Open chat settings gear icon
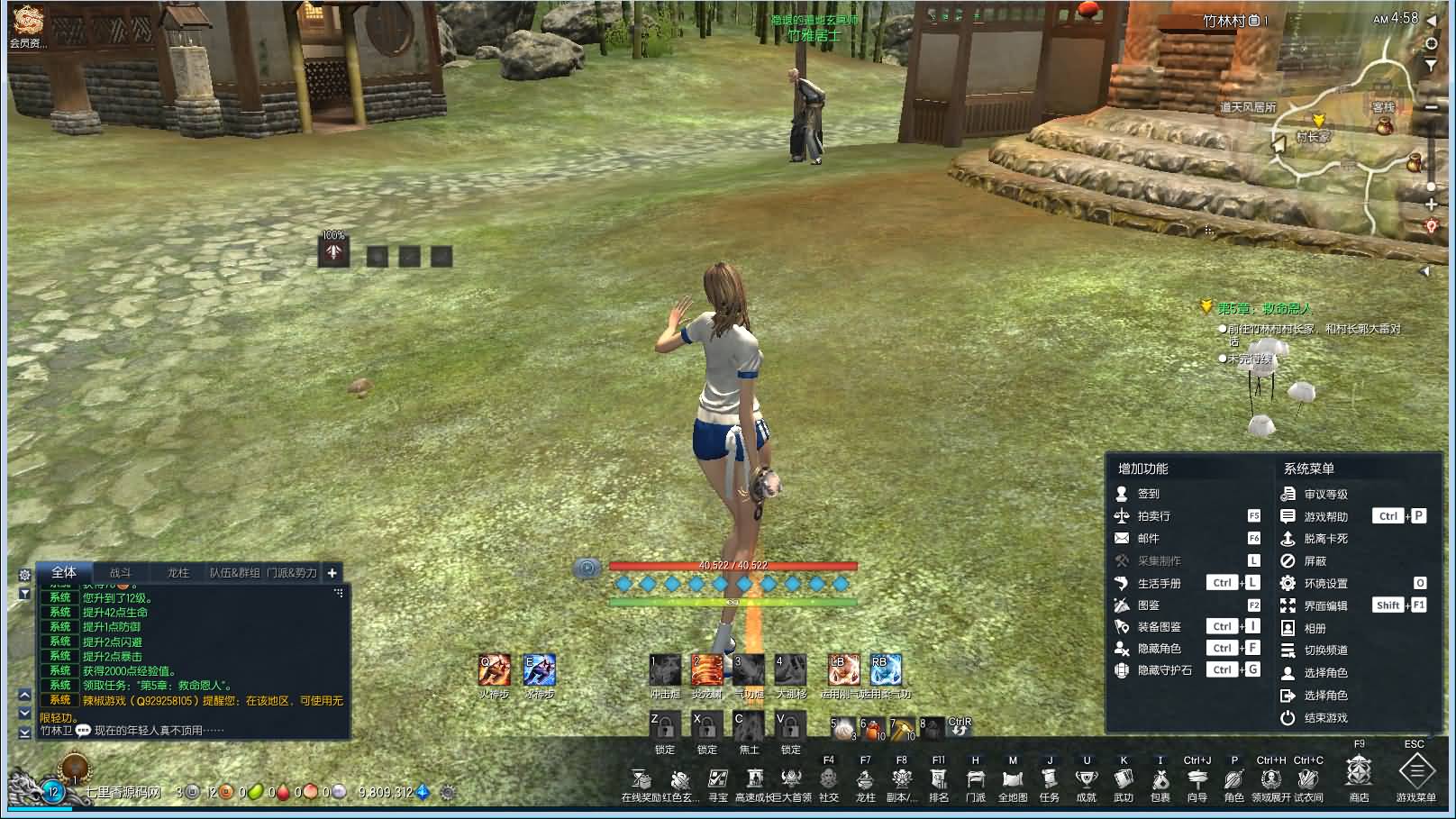 [24, 575]
